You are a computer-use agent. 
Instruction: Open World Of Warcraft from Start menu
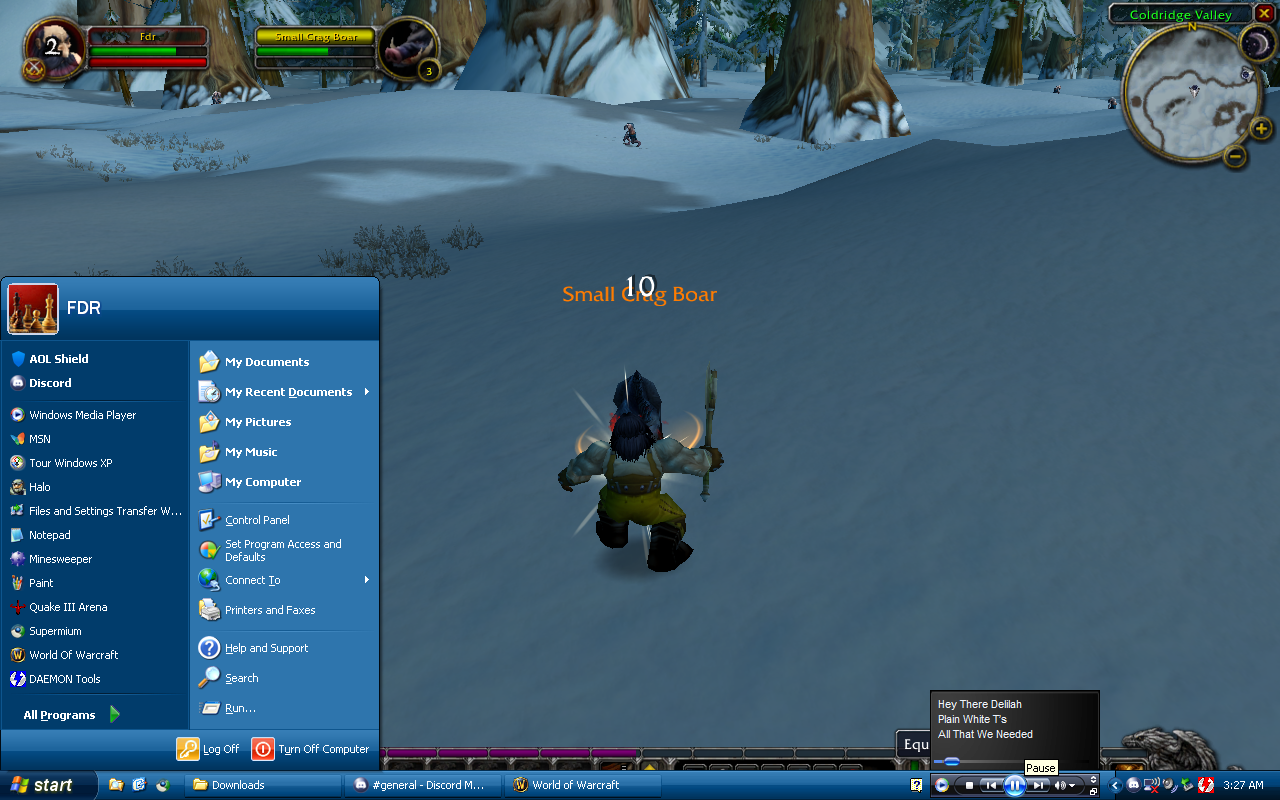pyautogui.click(x=73, y=655)
